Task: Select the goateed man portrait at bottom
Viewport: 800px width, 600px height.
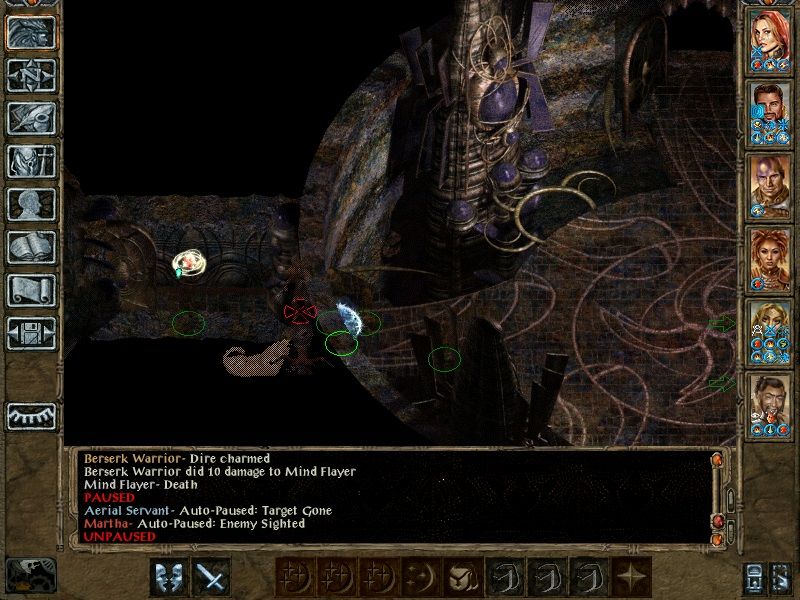Action: (771, 398)
